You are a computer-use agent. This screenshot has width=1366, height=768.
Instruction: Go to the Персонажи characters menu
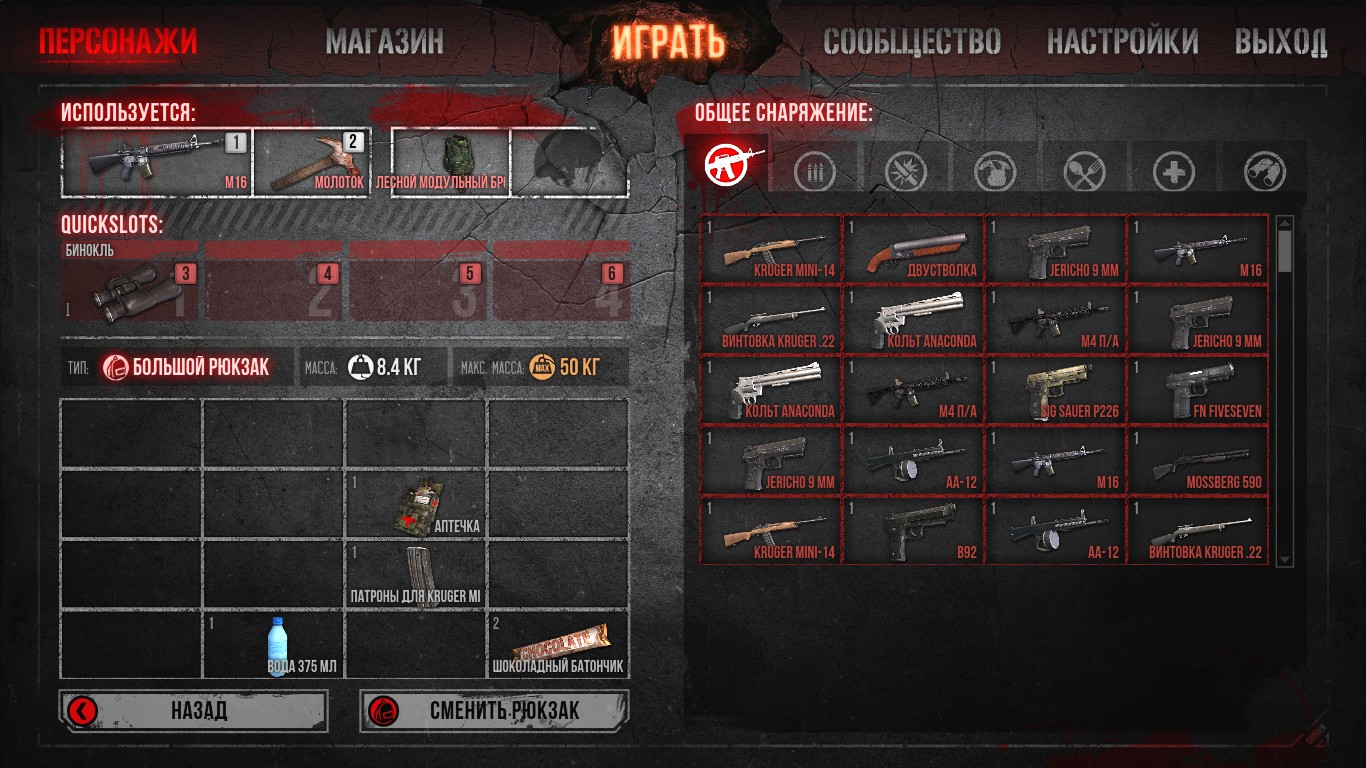pos(118,42)
